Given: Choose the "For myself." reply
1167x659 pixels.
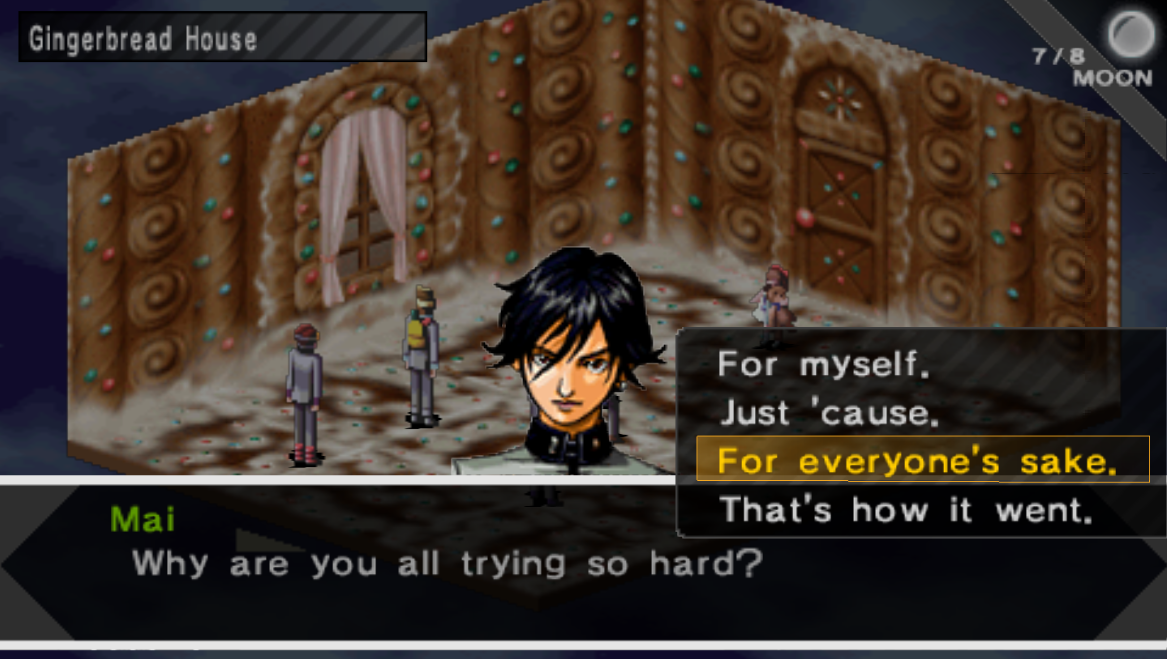Looking at the screenshot, I should tap(823, 365).
